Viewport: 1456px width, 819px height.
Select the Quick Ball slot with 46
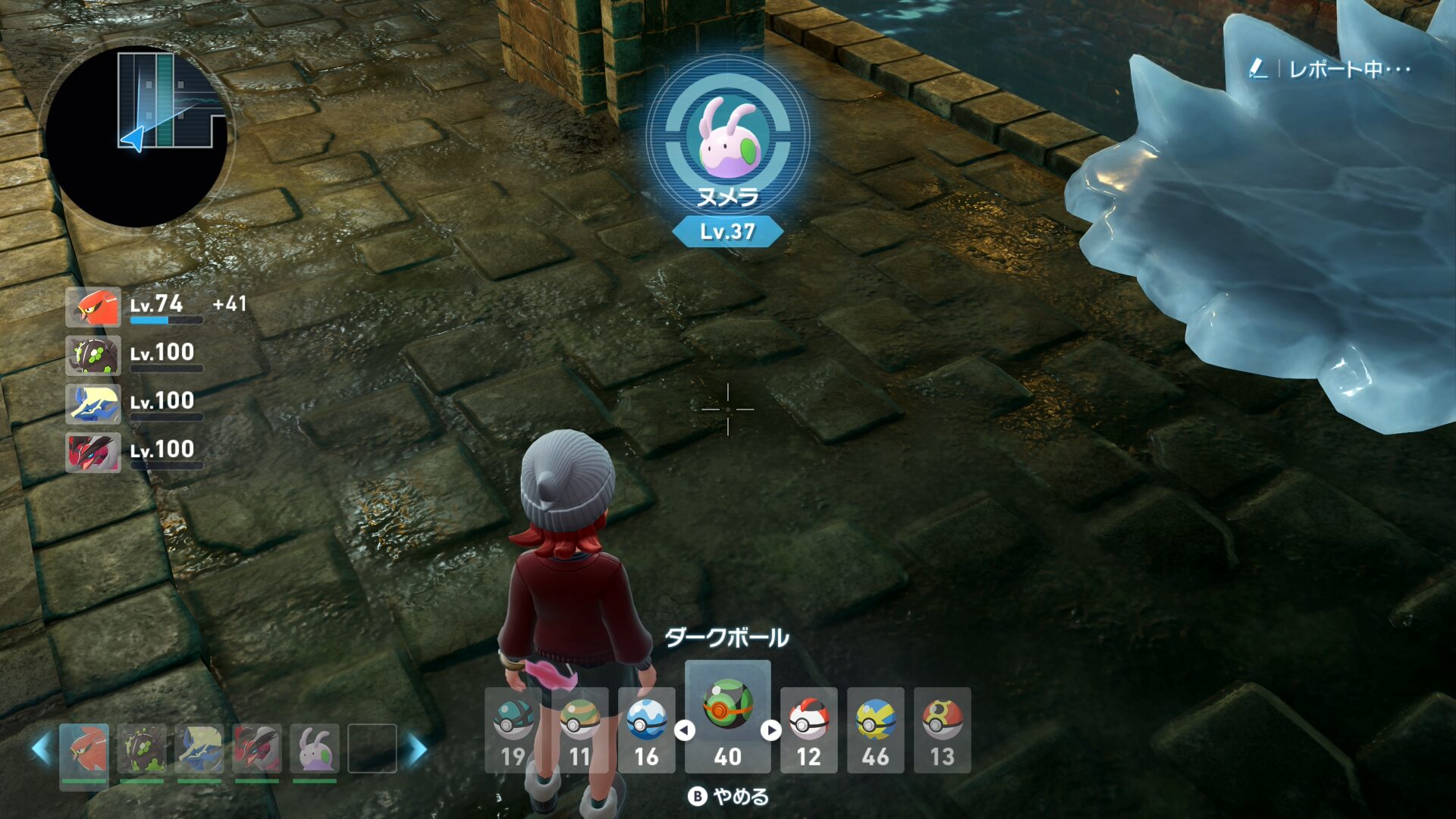(x=875, y=730)
